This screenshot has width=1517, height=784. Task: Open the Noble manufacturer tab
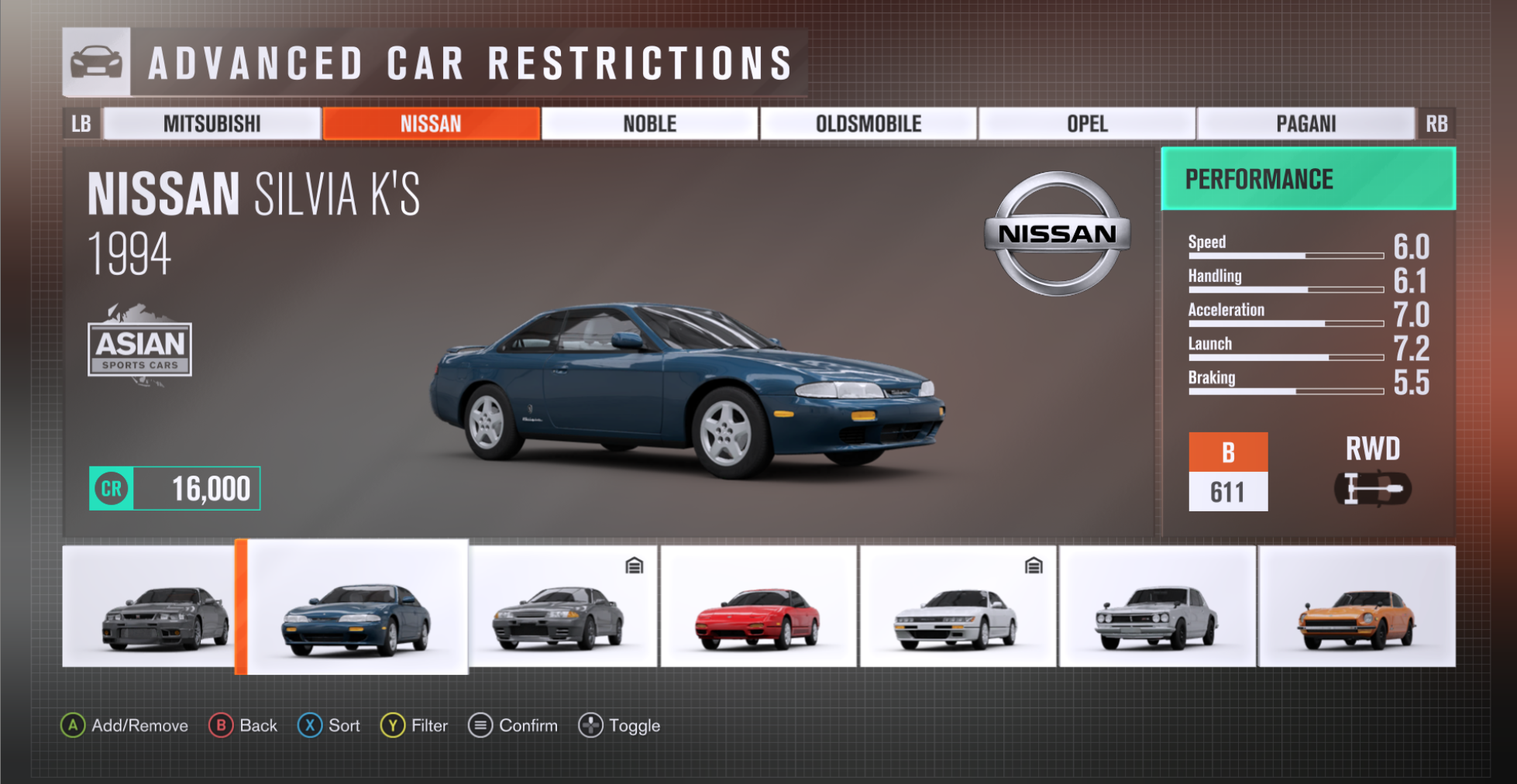[649, 124]
